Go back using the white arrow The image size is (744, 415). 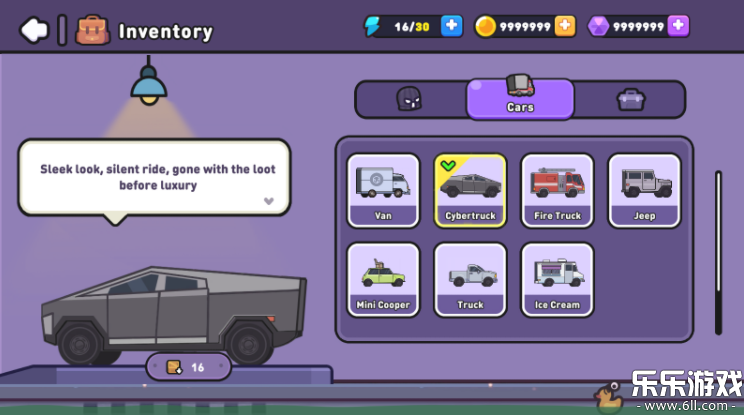[34, 30]
